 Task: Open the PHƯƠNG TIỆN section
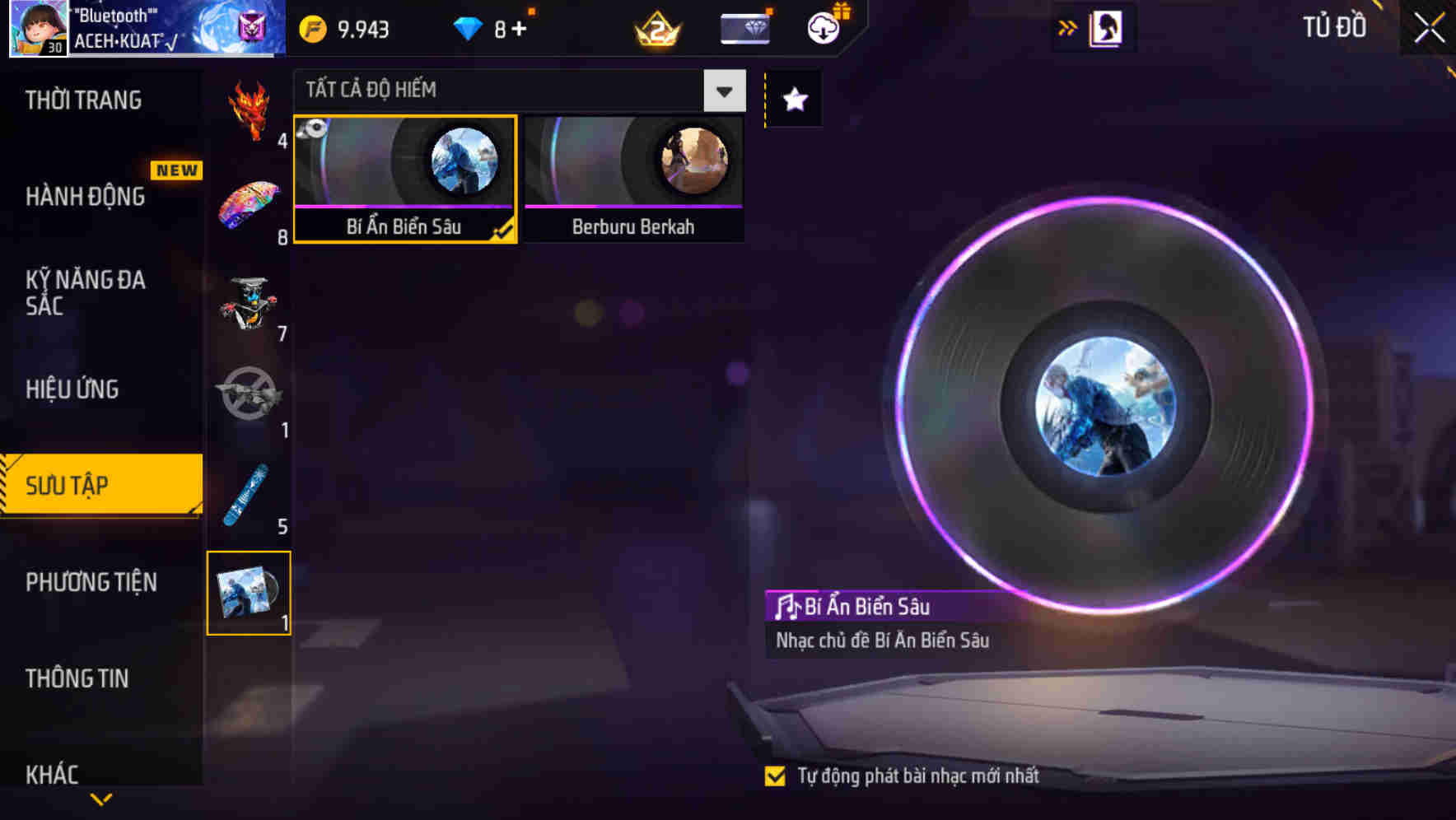click(91, 583)
